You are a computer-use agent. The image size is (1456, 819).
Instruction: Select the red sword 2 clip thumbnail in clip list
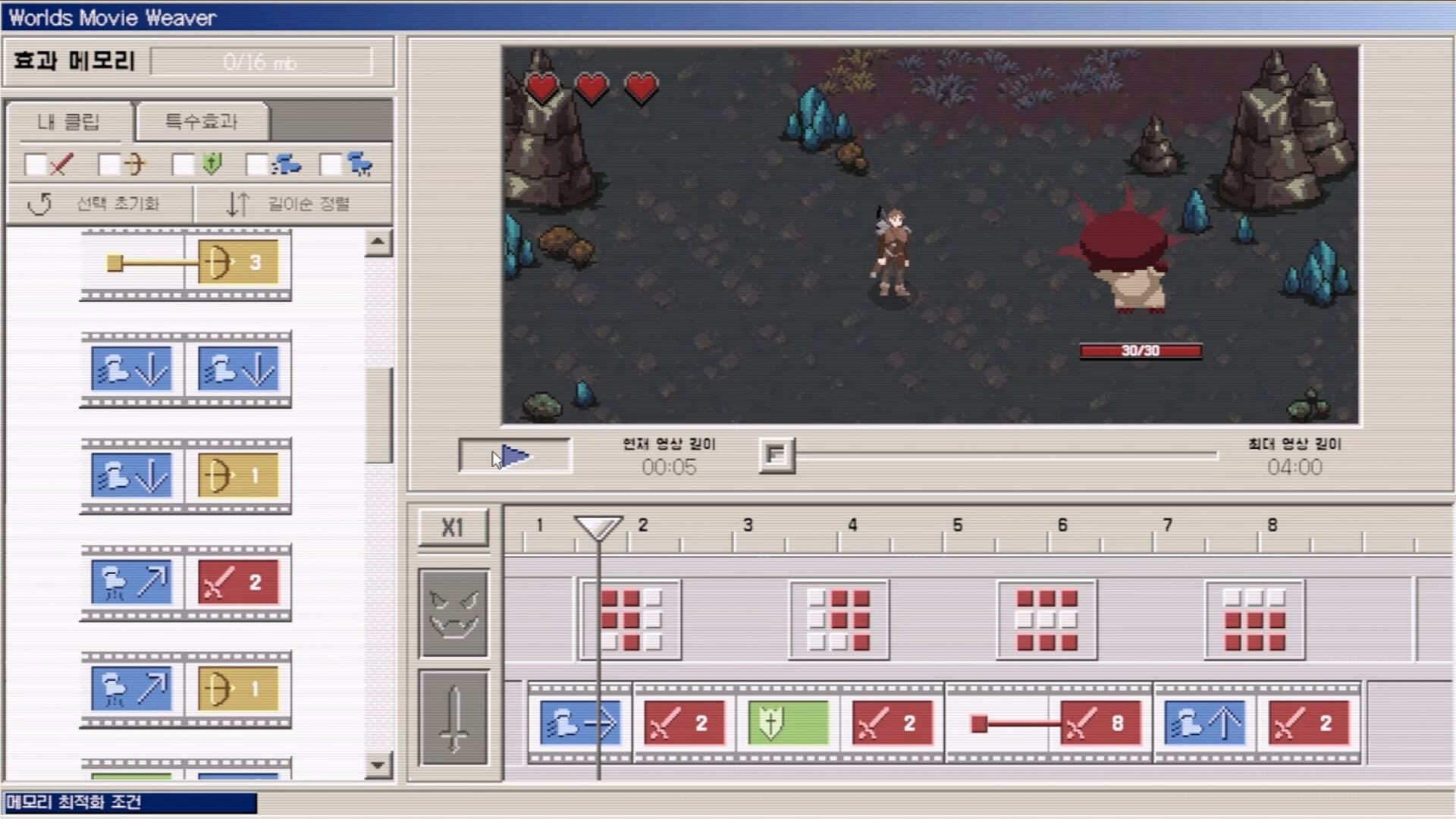tap(238, 582)
